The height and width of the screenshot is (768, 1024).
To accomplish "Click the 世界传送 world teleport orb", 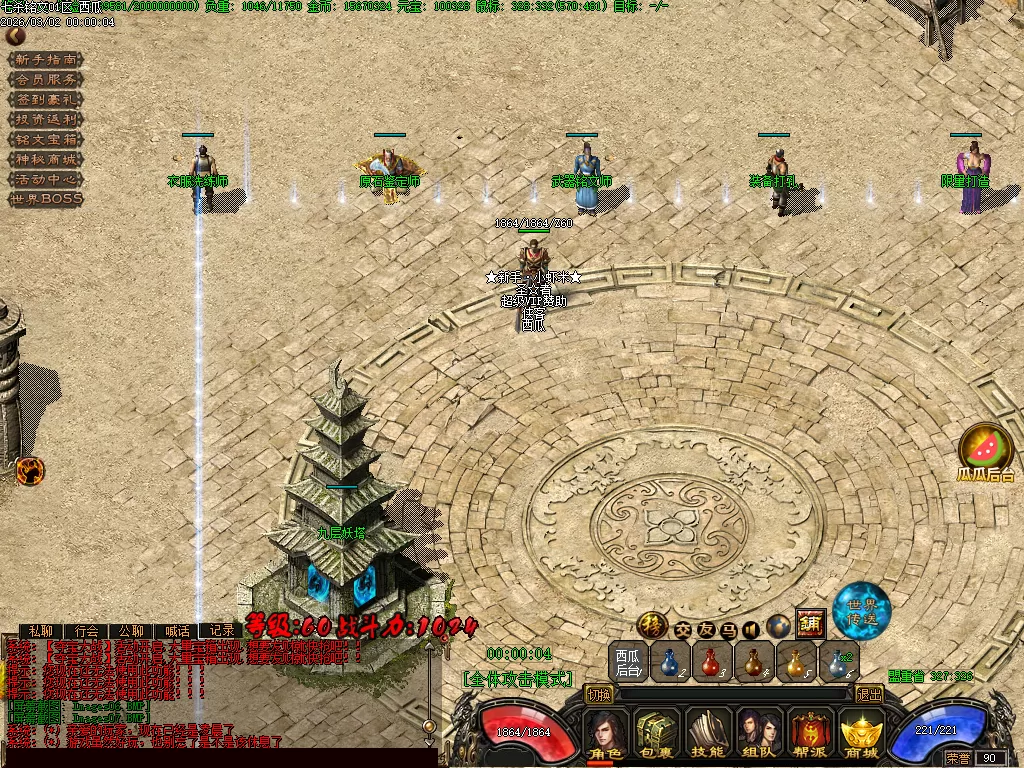I will click(861, 610).
